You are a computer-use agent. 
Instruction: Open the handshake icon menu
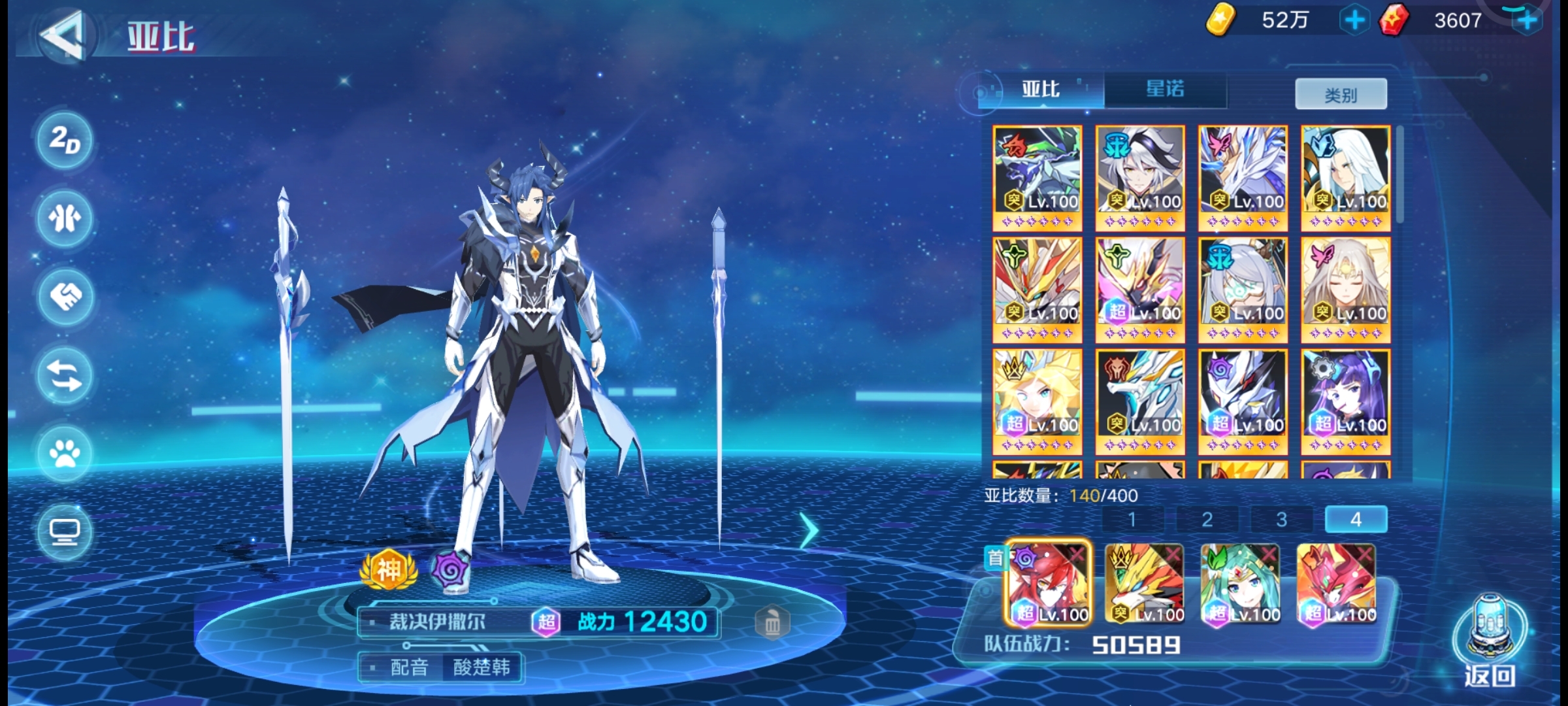point(64,296)
